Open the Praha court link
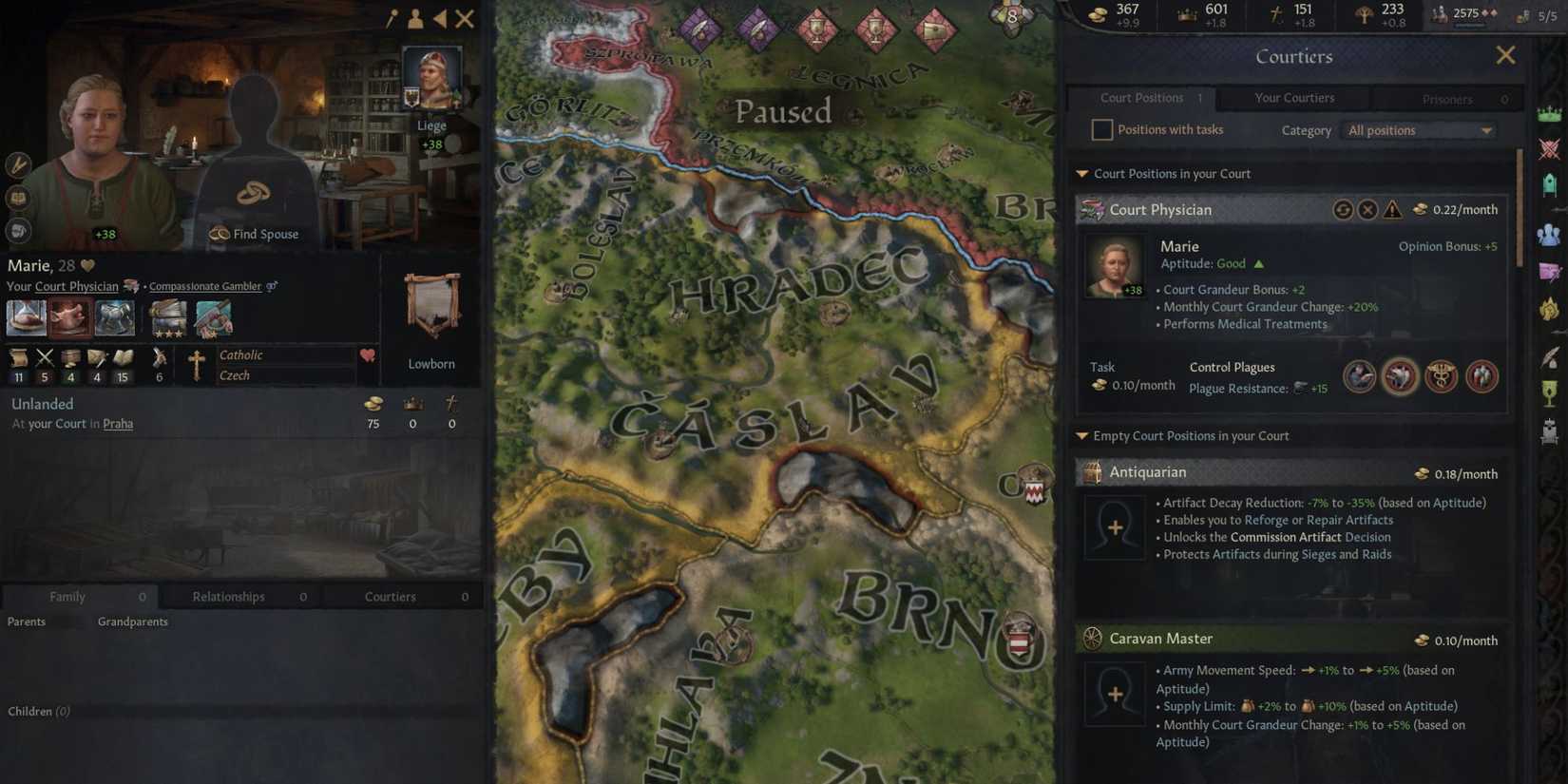The height and width of the screenshot is (784, 1568). 118,424
